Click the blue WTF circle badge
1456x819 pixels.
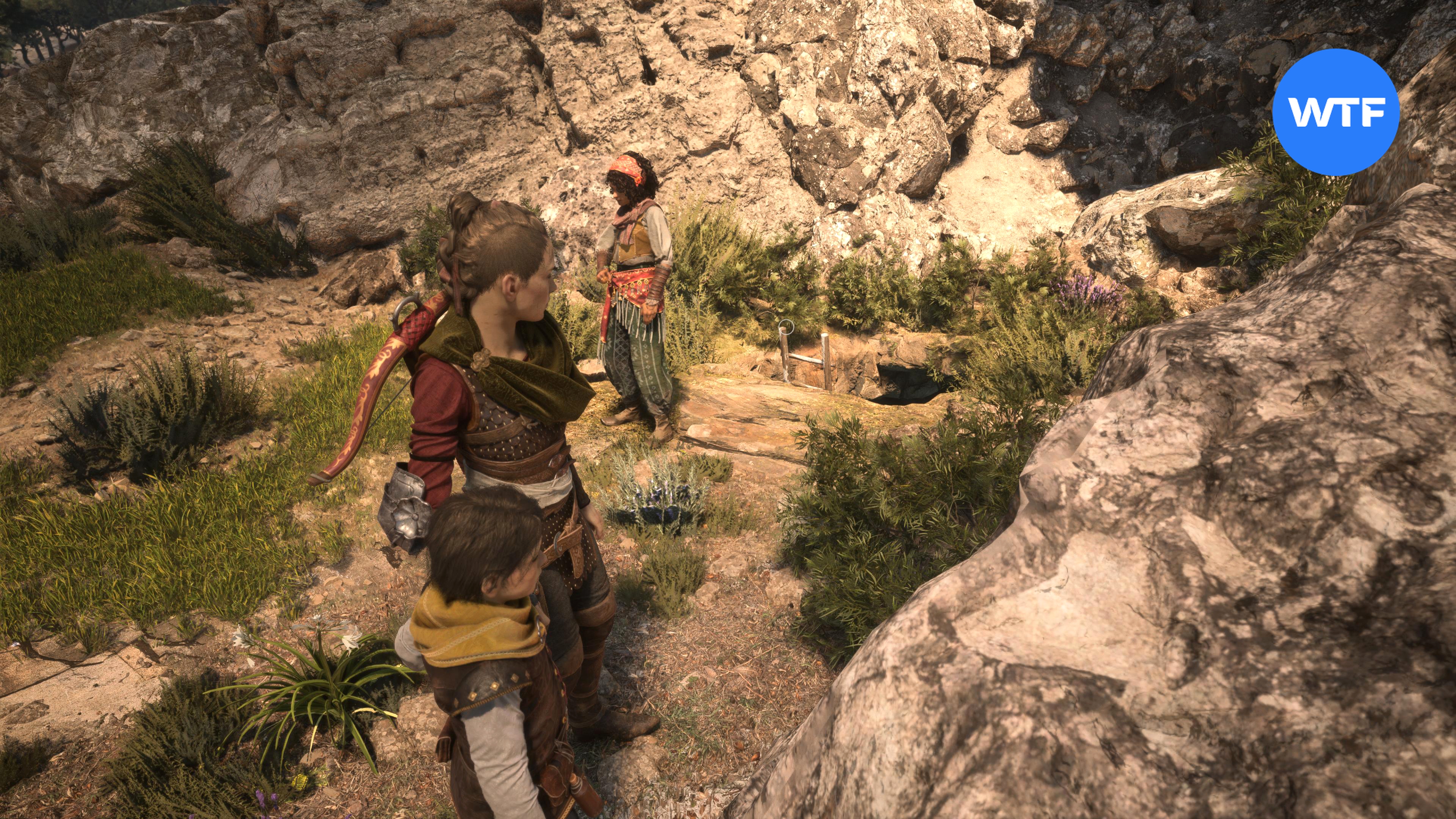(x=1335, y=112)
